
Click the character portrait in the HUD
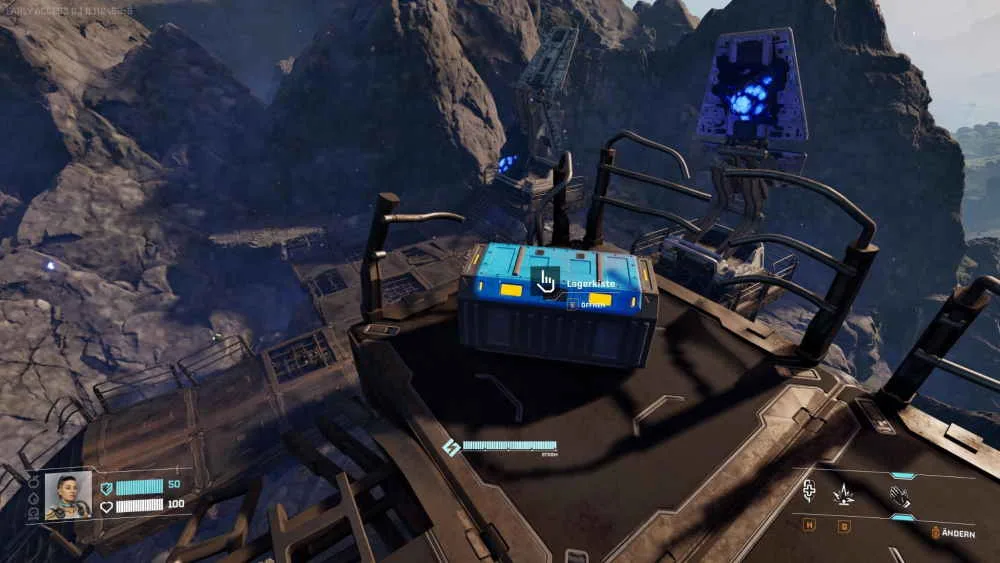[68, 495]
